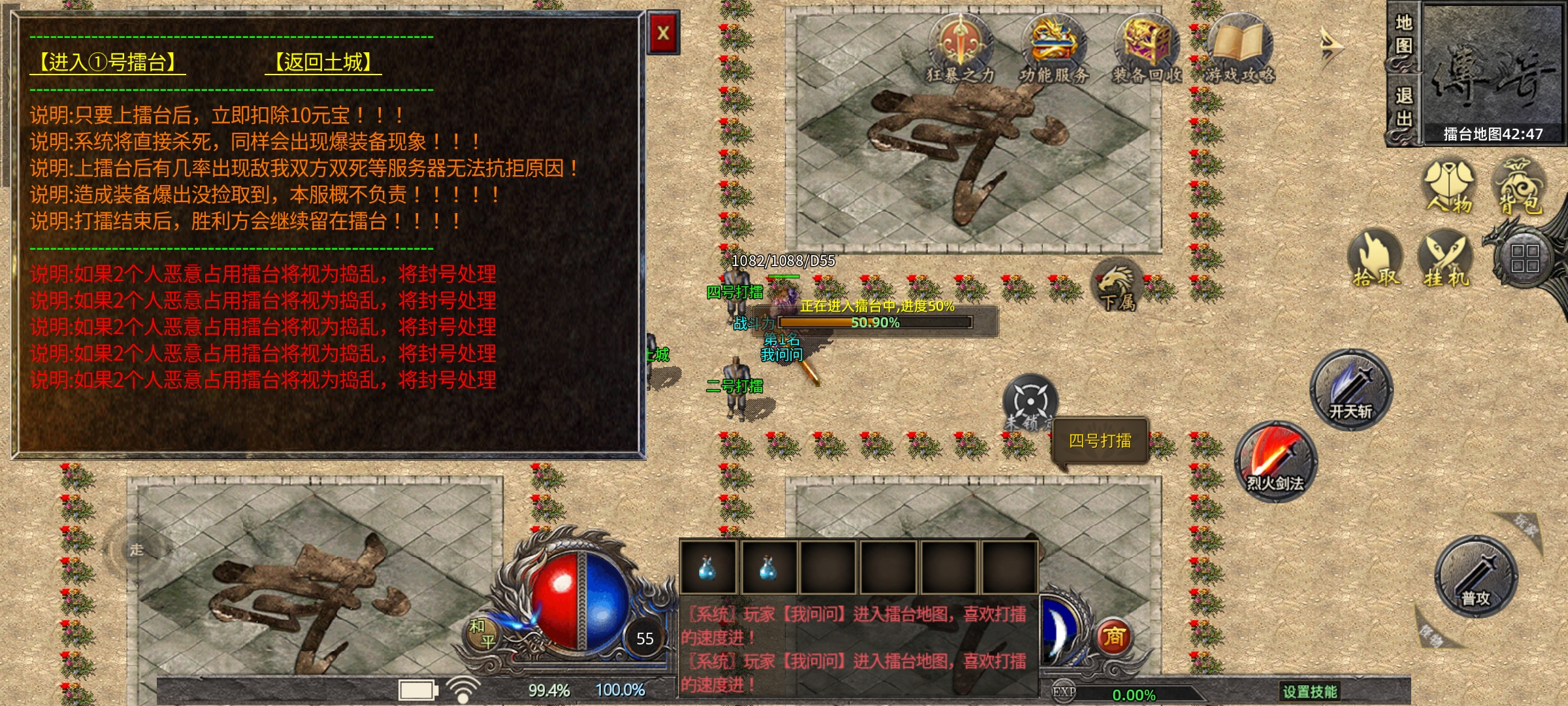Tap the 普攻 basic attack button

[1476, 576]
